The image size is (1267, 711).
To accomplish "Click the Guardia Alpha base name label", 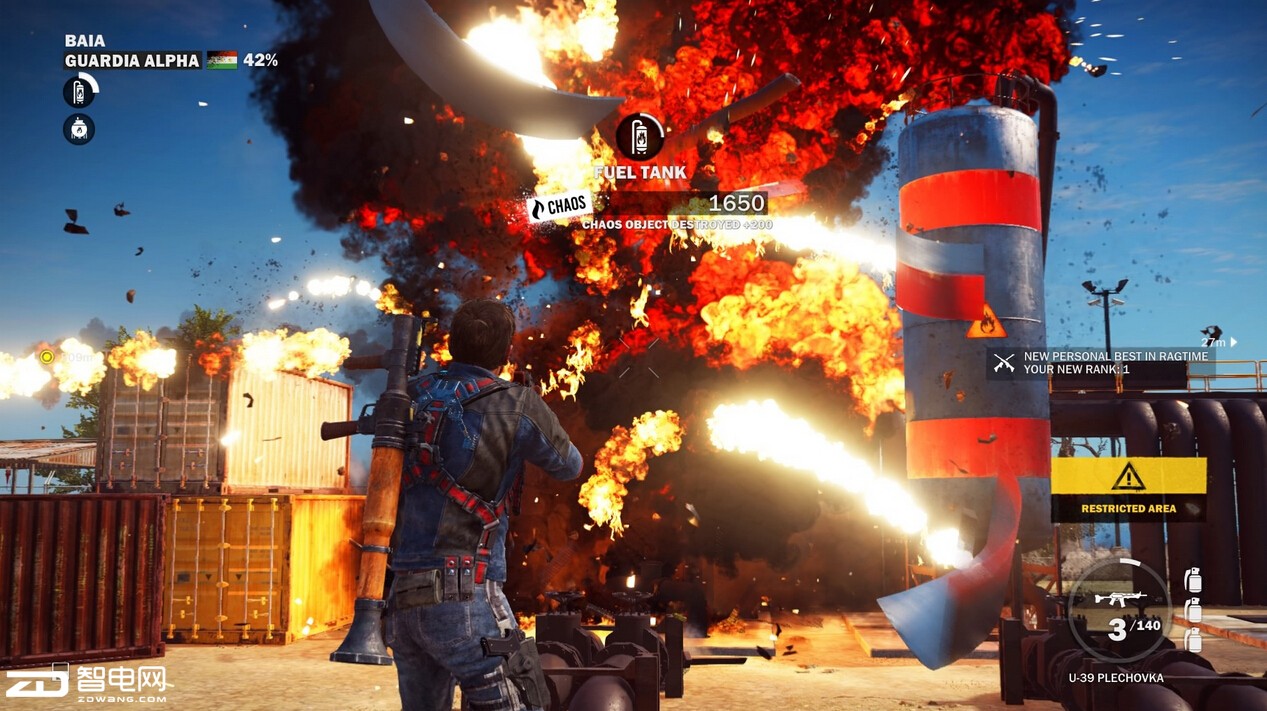I will 132,61.
